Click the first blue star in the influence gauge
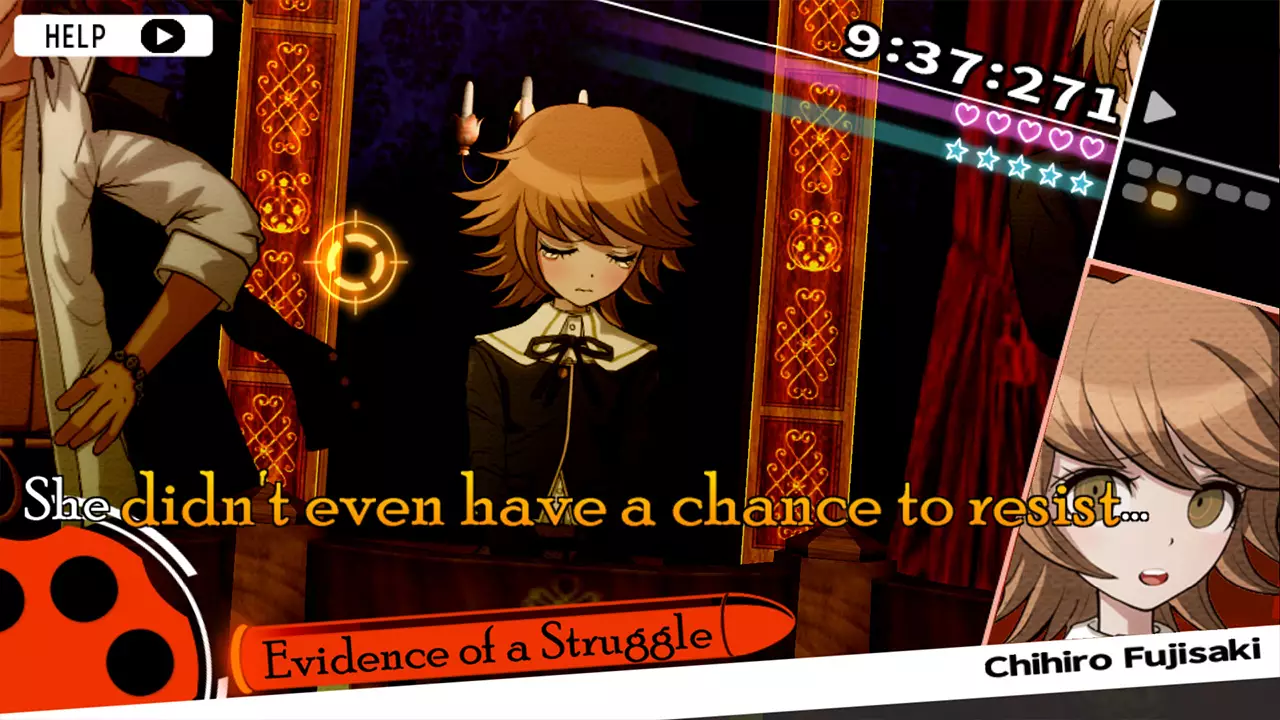The image size is (1280, 720). (x=955, y=152)
